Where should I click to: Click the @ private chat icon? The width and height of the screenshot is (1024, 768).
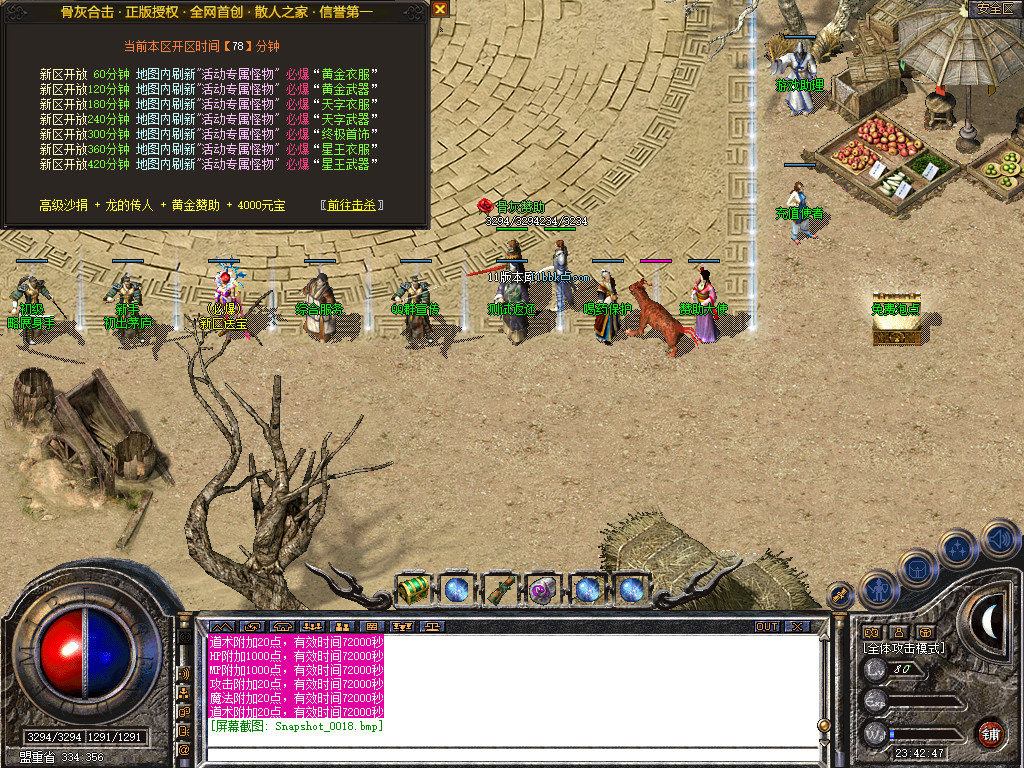point(185,748)
